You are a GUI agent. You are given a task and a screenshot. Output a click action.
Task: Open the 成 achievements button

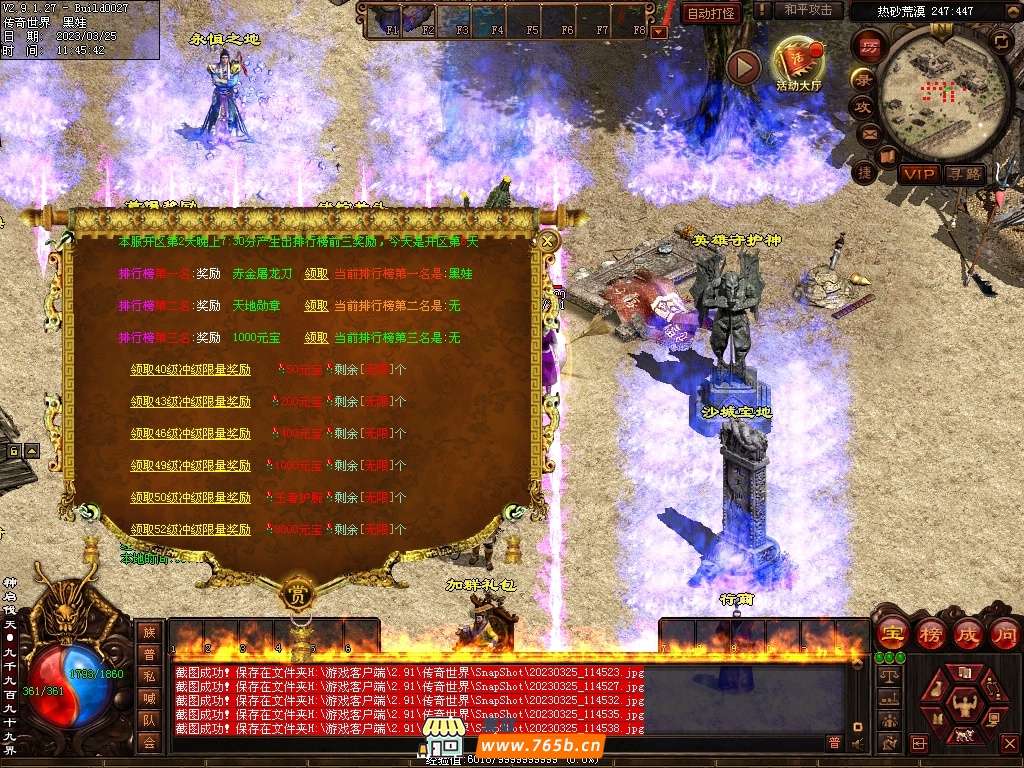click(x=968, y=634)
